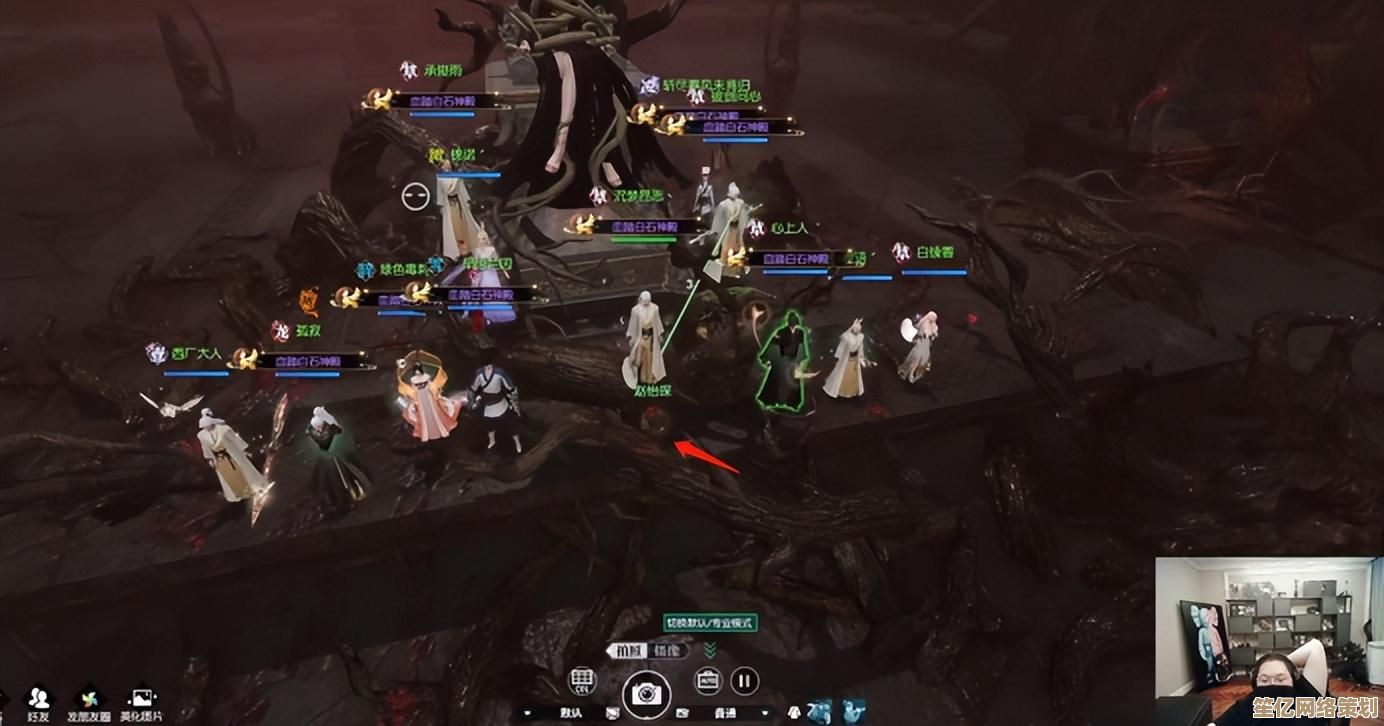1384x726 pixels.
Task: Open the 普通 quality dropdown
Action: [725, 714]
